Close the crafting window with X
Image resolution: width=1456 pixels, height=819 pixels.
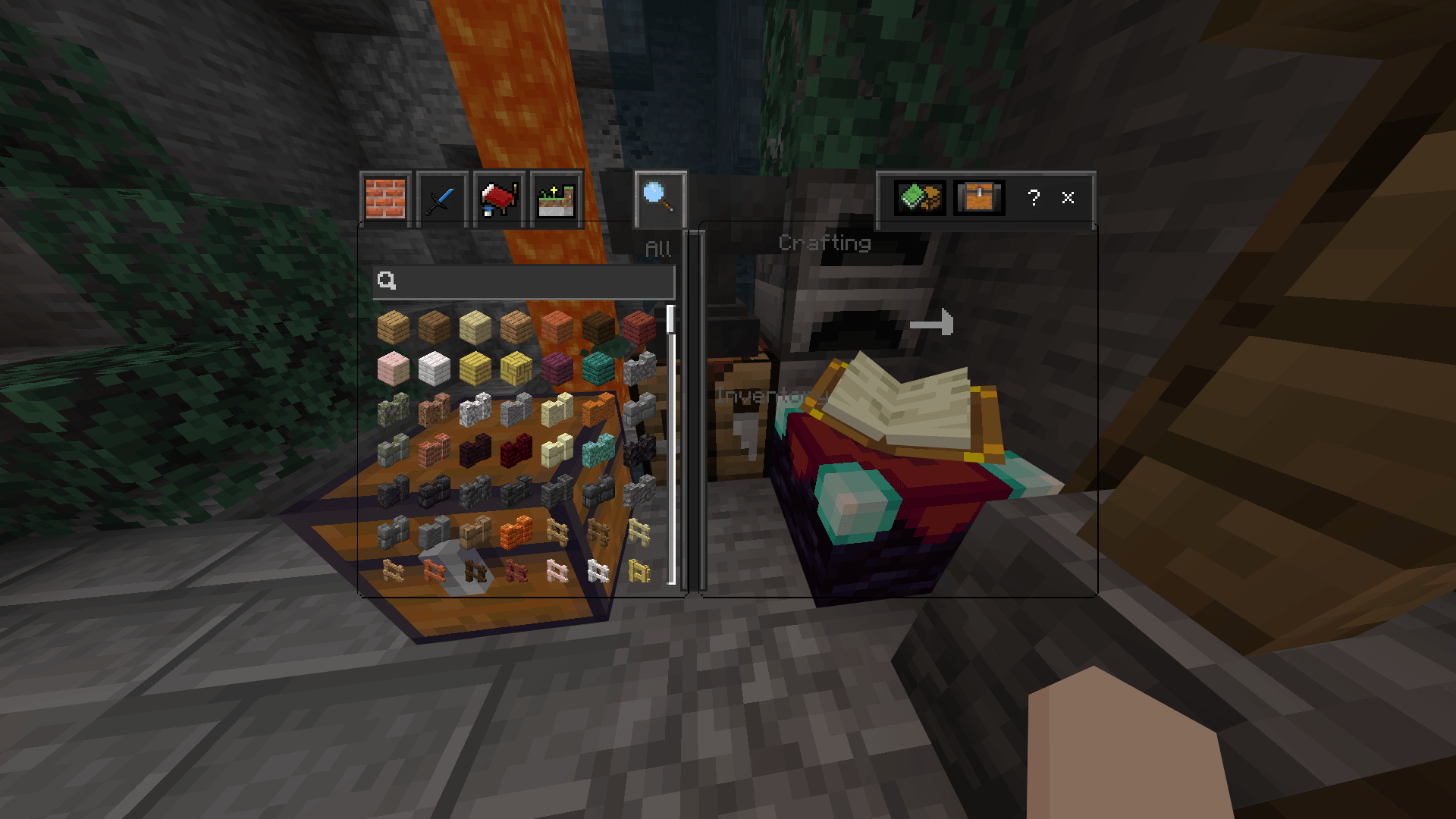(x=1068, y=199)
